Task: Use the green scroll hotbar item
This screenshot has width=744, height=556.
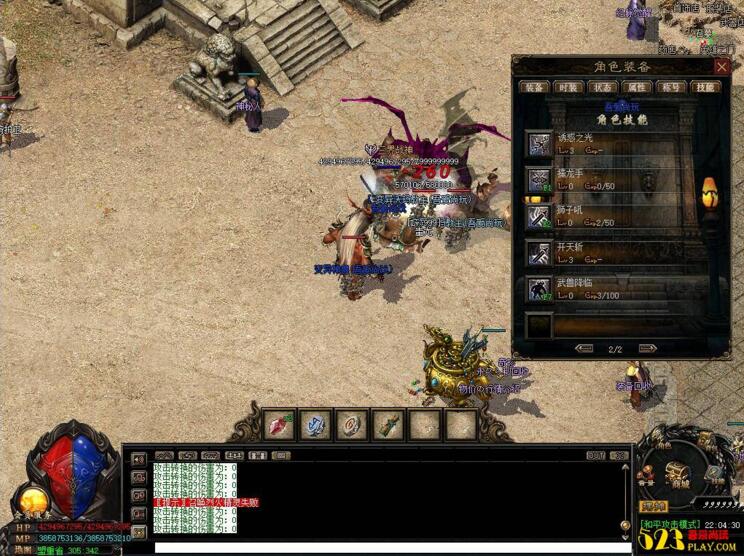Action: [x=387, y=425]
